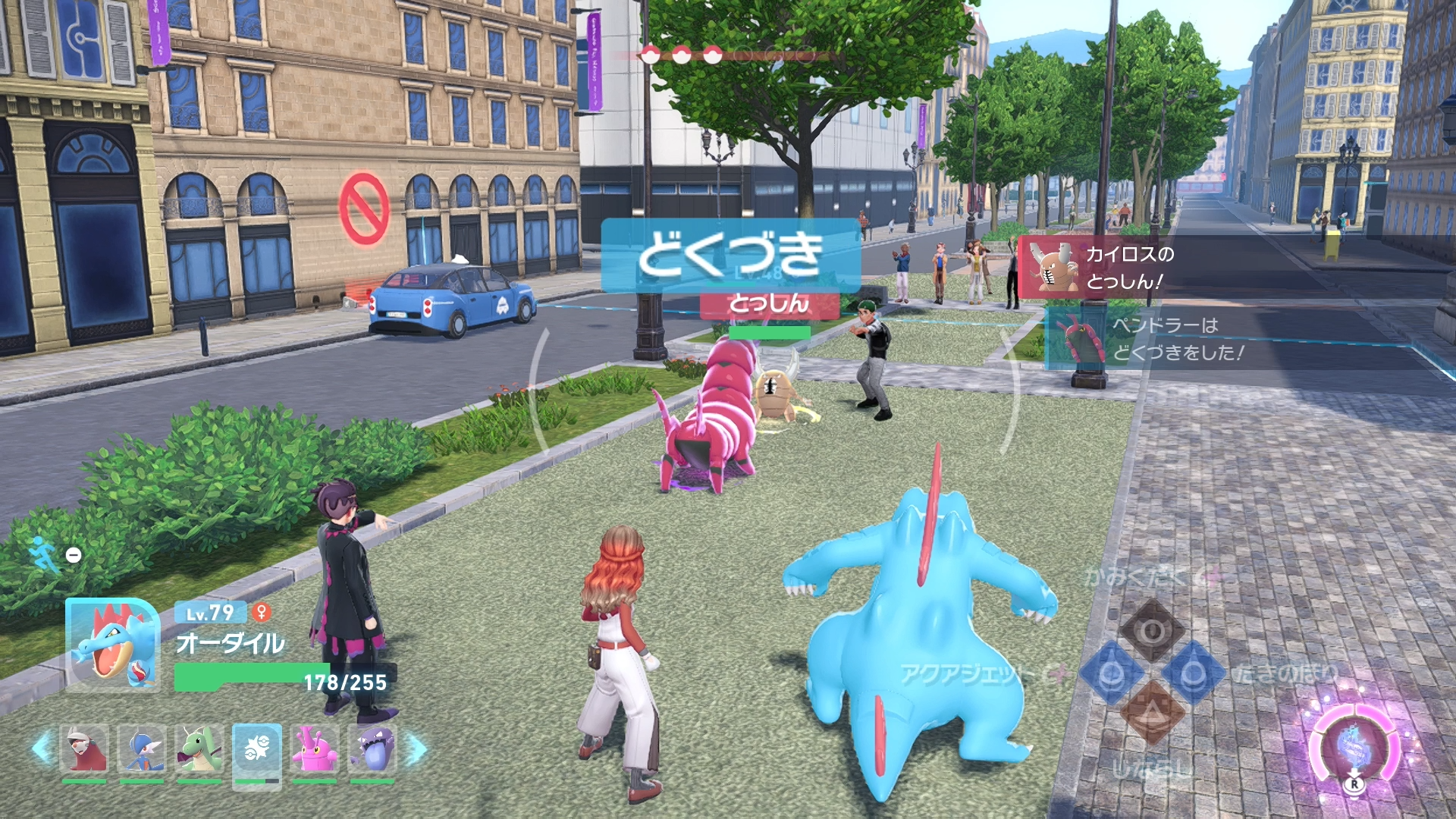1456x819 pixels.
Task: Switch to the pink Heracross party slot
Action: [315, 749]
